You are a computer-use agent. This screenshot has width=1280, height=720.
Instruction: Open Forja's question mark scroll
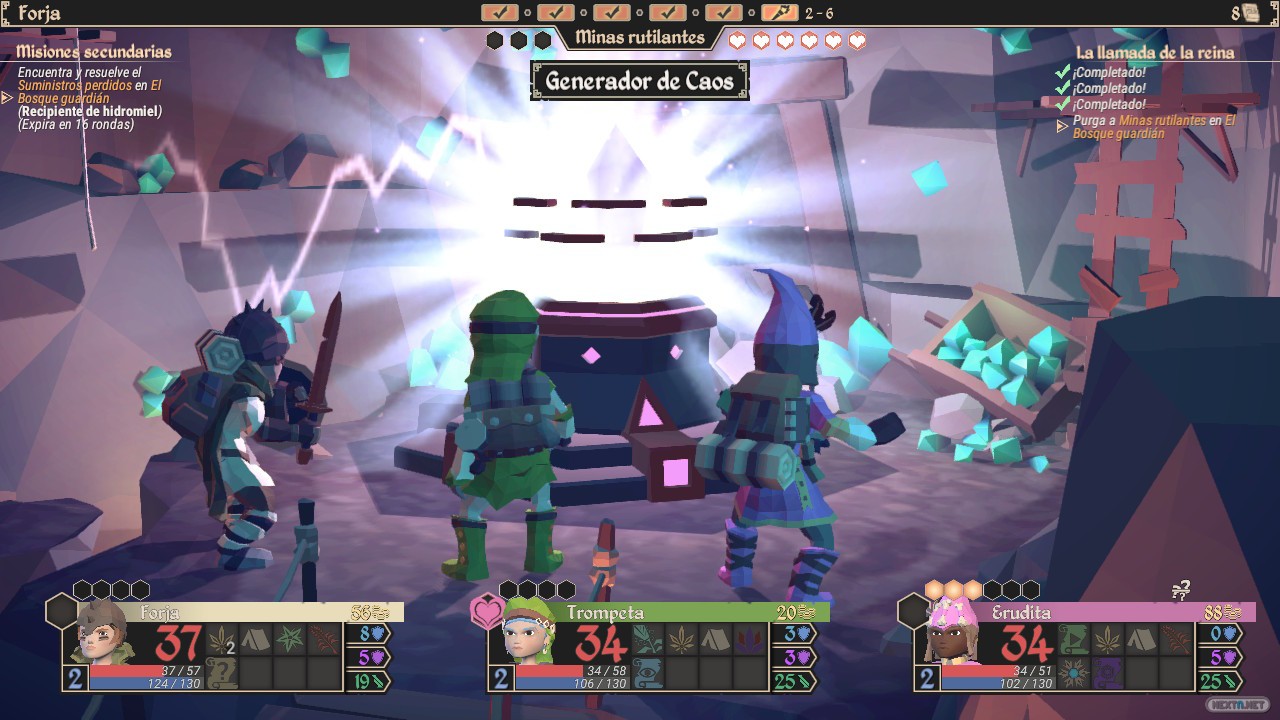coord(222,673)
